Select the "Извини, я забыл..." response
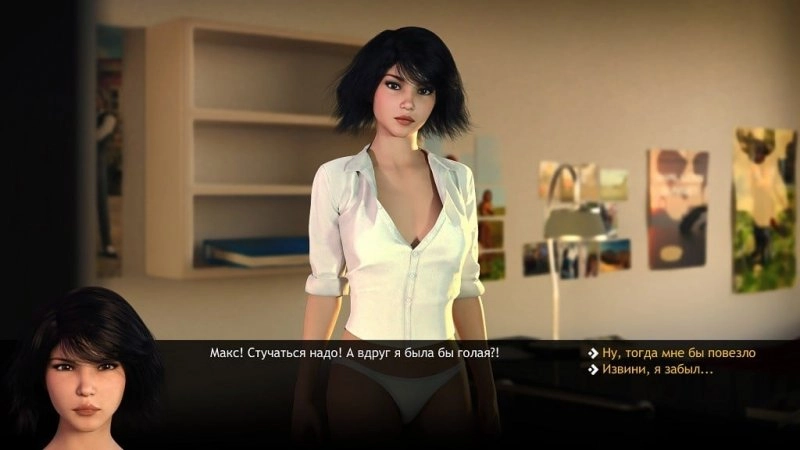Screen dimensions: 800x450 657,370
